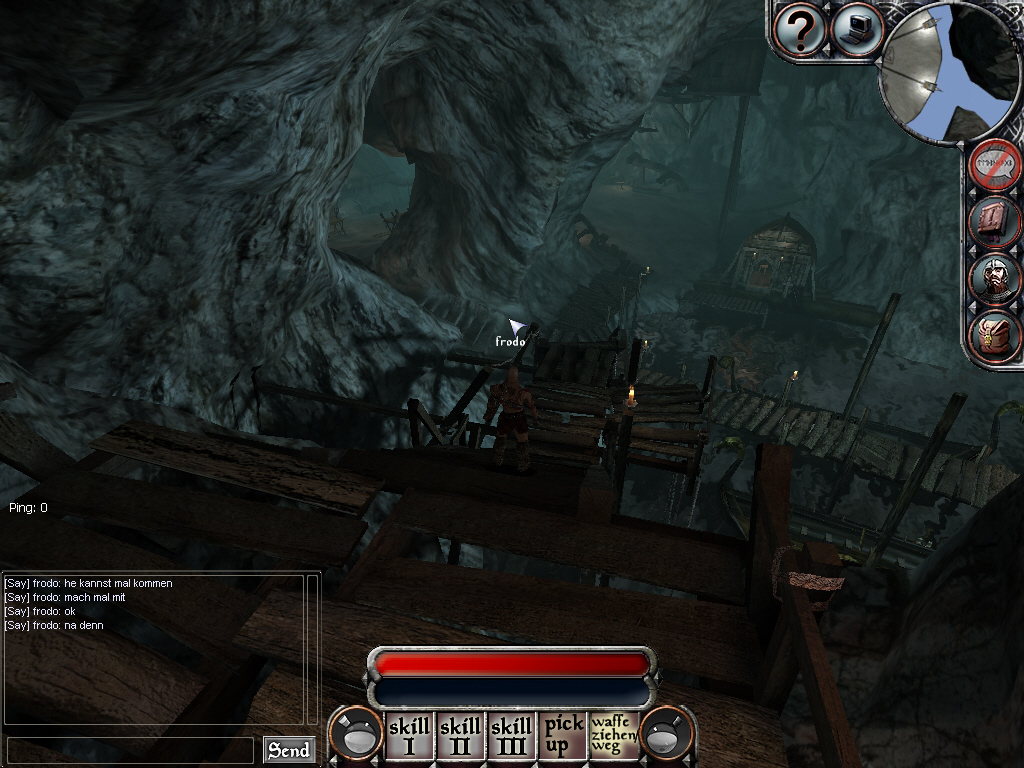This screenshot has height=768, width=1024.
Task: Focus the chat message input field
Action: [x=130, y=750]
